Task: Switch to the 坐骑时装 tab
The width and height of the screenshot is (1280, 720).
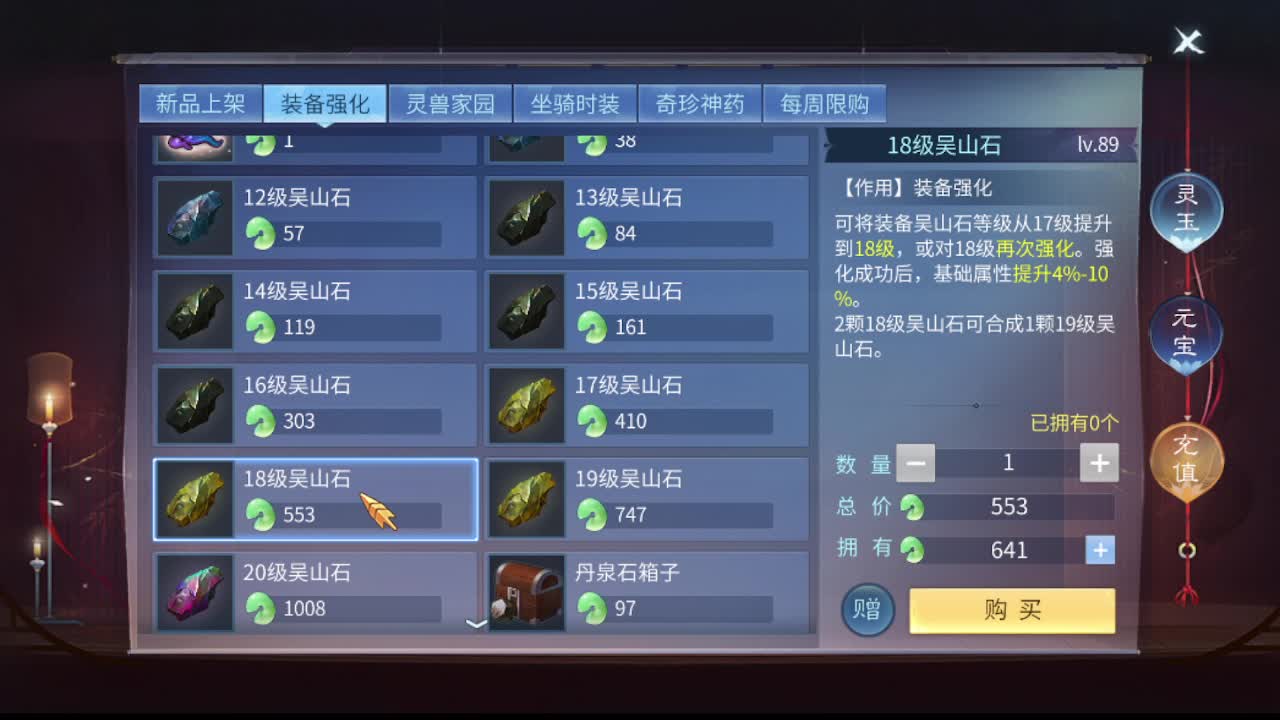Action: [x=572, y=103]
